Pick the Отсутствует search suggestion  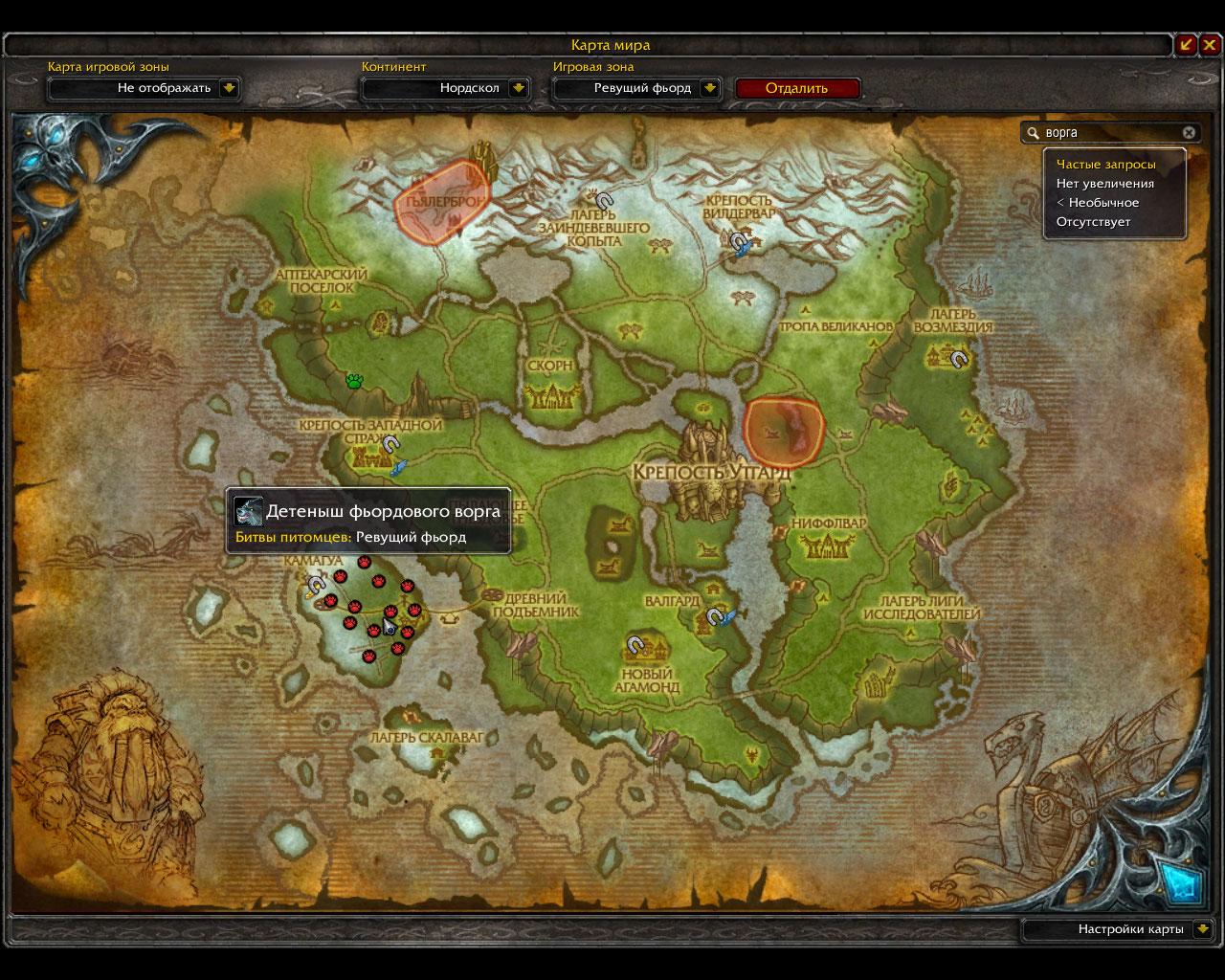click(x=1093, y=222)
